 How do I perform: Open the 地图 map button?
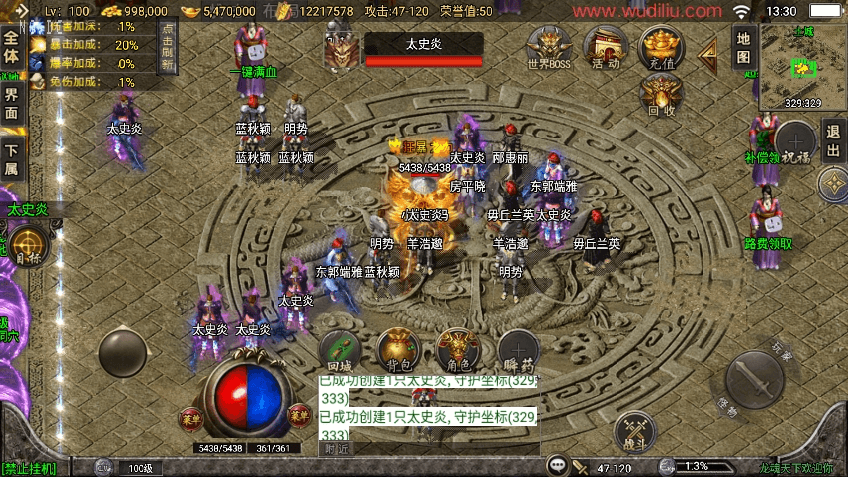pos(743,47)
